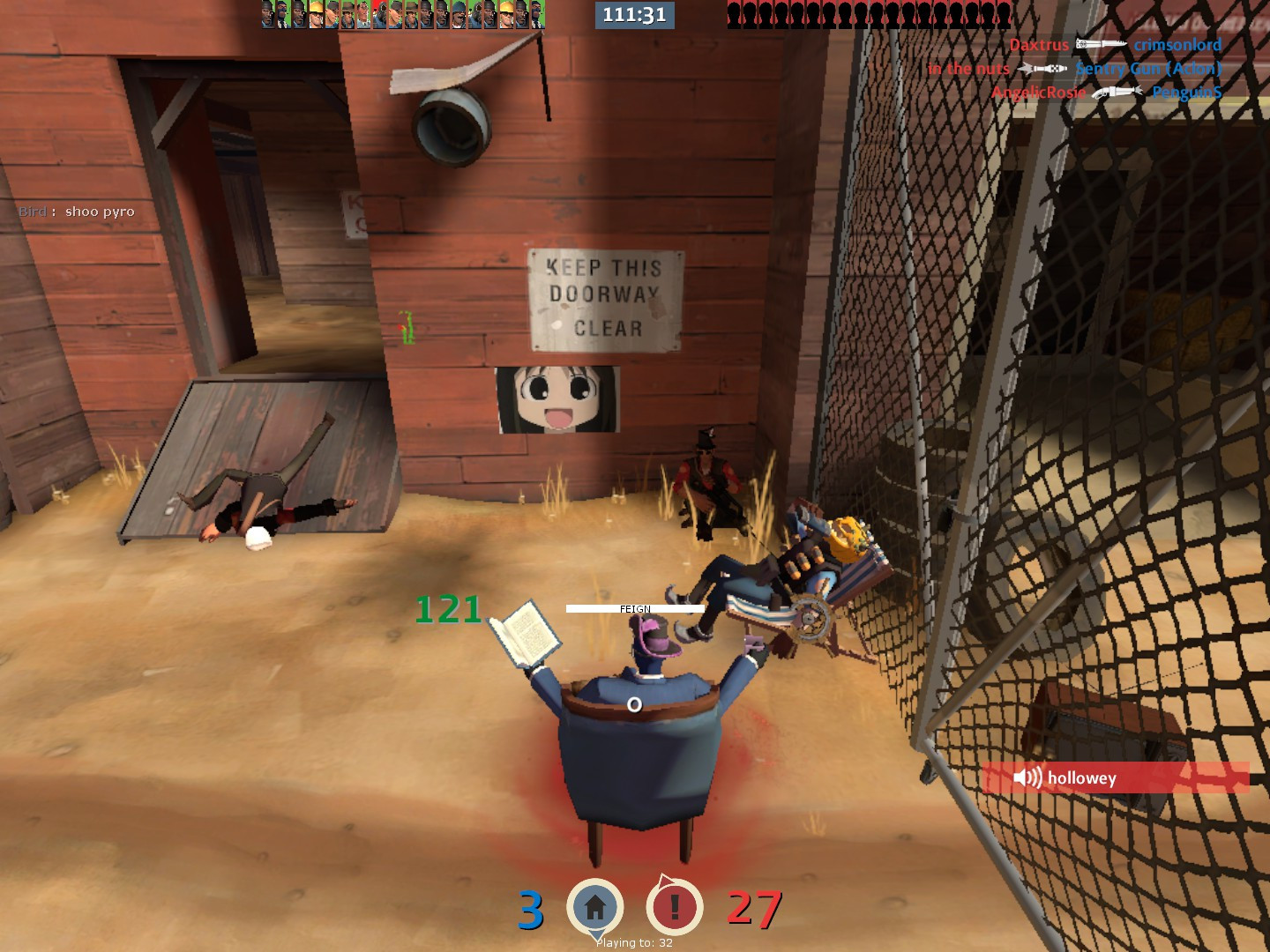Click crimsonlord's name in the kill feed

pyautogui.click(x=1177, y=44)
